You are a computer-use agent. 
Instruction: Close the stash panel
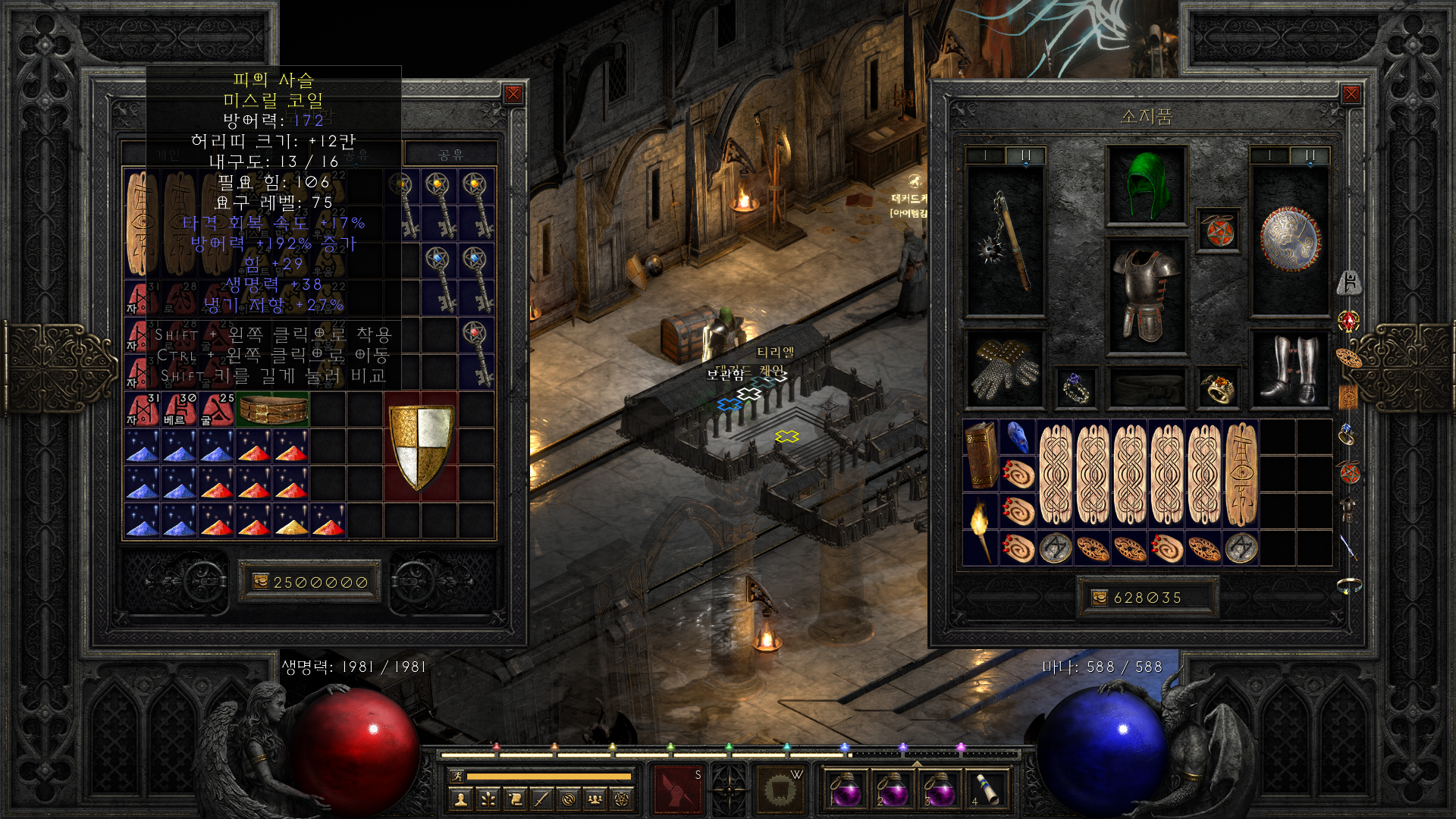click(x=513, y=94)
